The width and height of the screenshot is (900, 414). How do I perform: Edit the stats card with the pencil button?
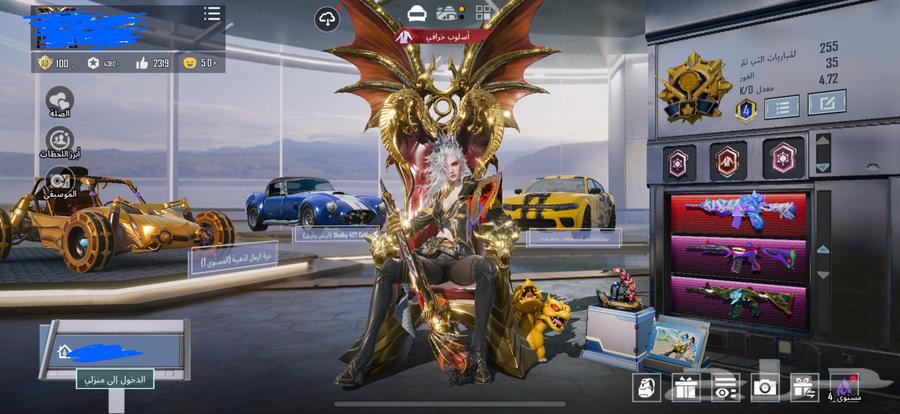[826, 102]
